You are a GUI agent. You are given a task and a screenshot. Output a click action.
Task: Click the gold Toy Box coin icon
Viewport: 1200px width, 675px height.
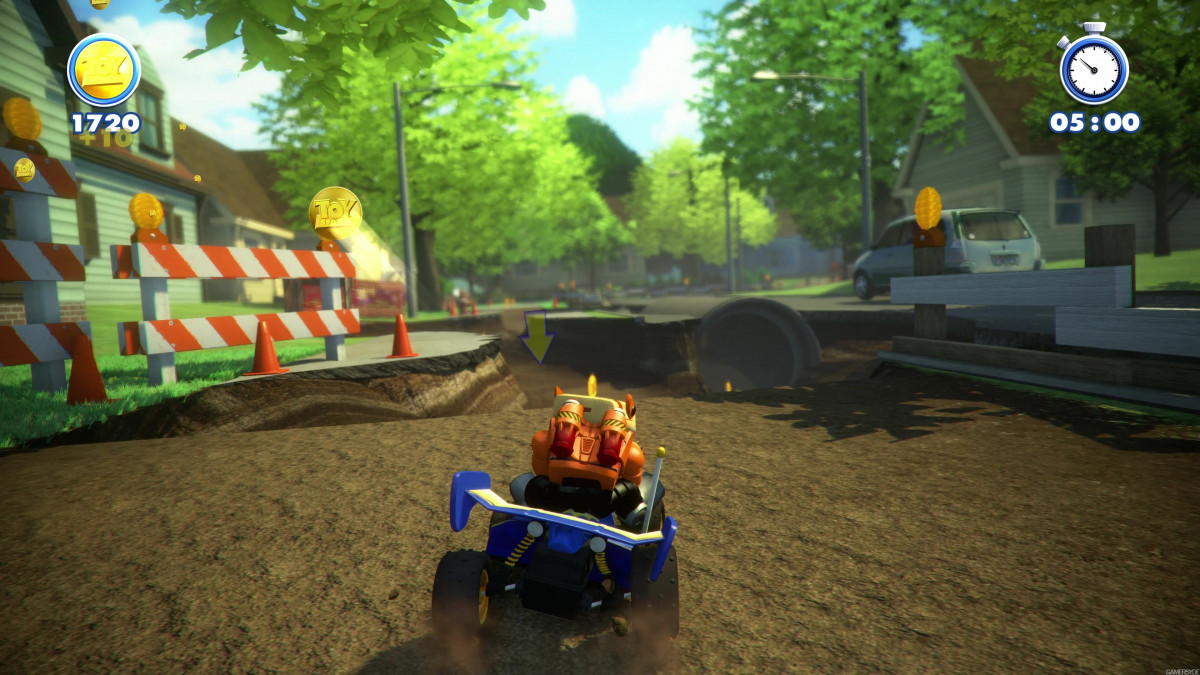tap(104, 70)
